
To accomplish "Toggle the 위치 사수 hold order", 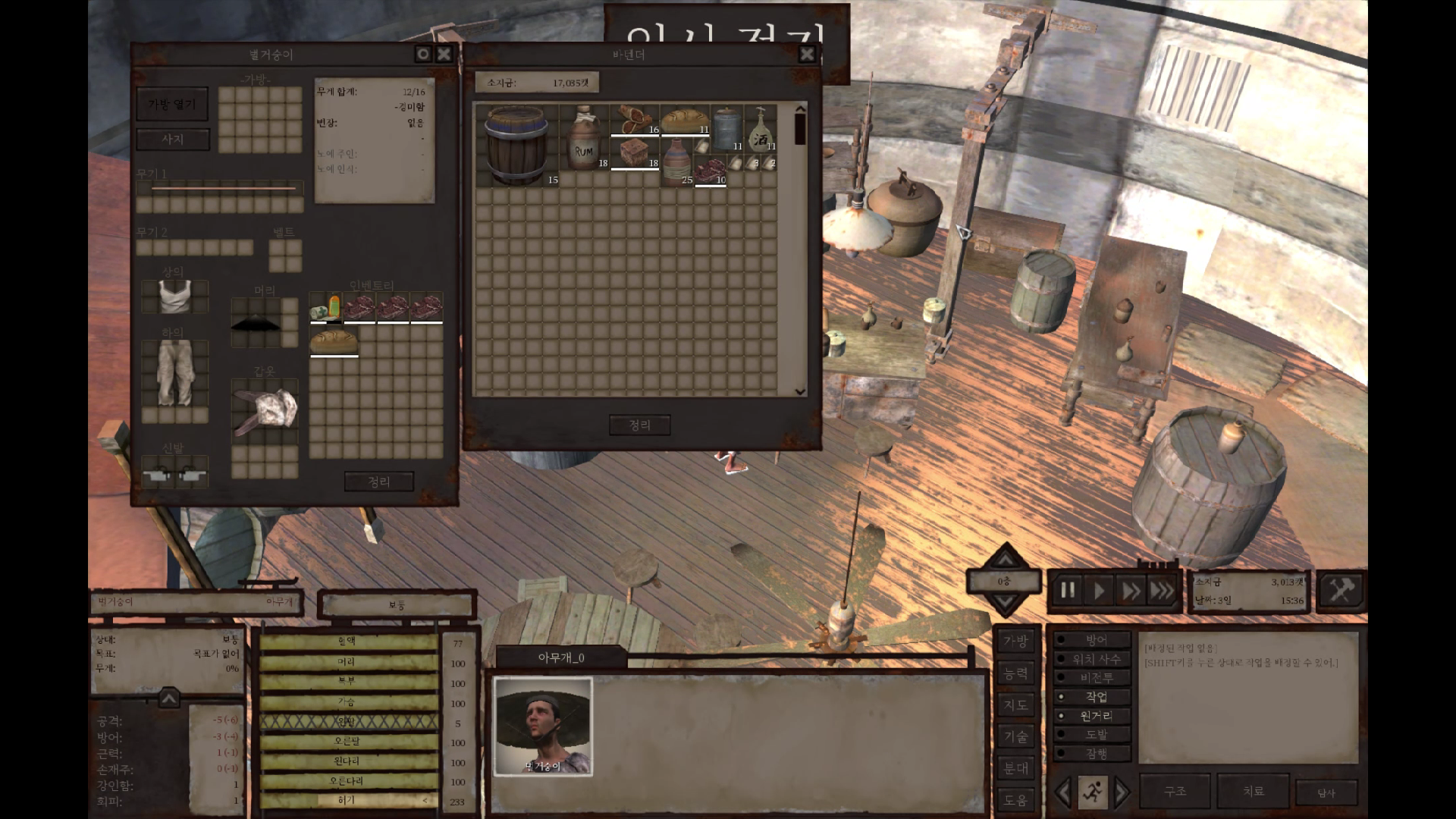I will (1095, 659).
